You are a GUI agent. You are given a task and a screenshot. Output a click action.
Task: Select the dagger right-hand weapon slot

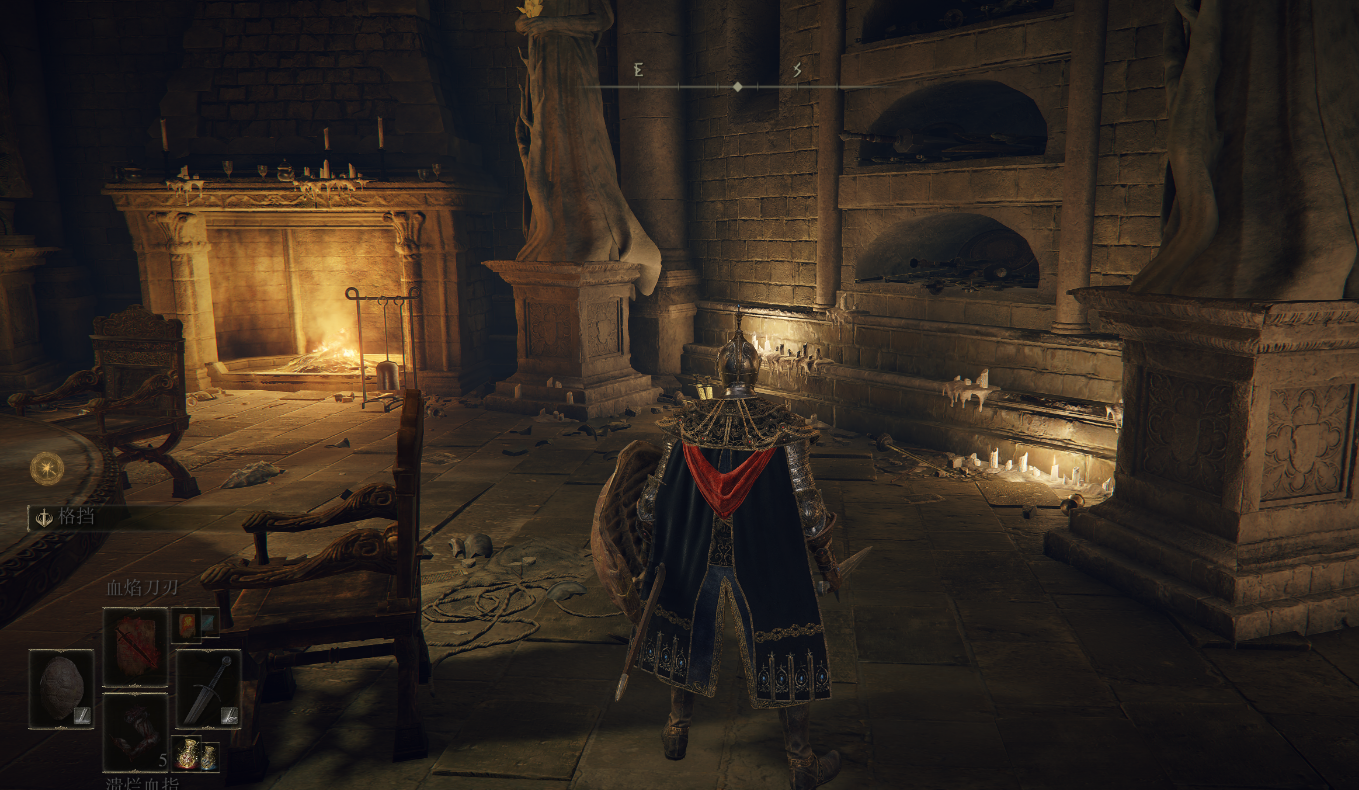[208, 688]
